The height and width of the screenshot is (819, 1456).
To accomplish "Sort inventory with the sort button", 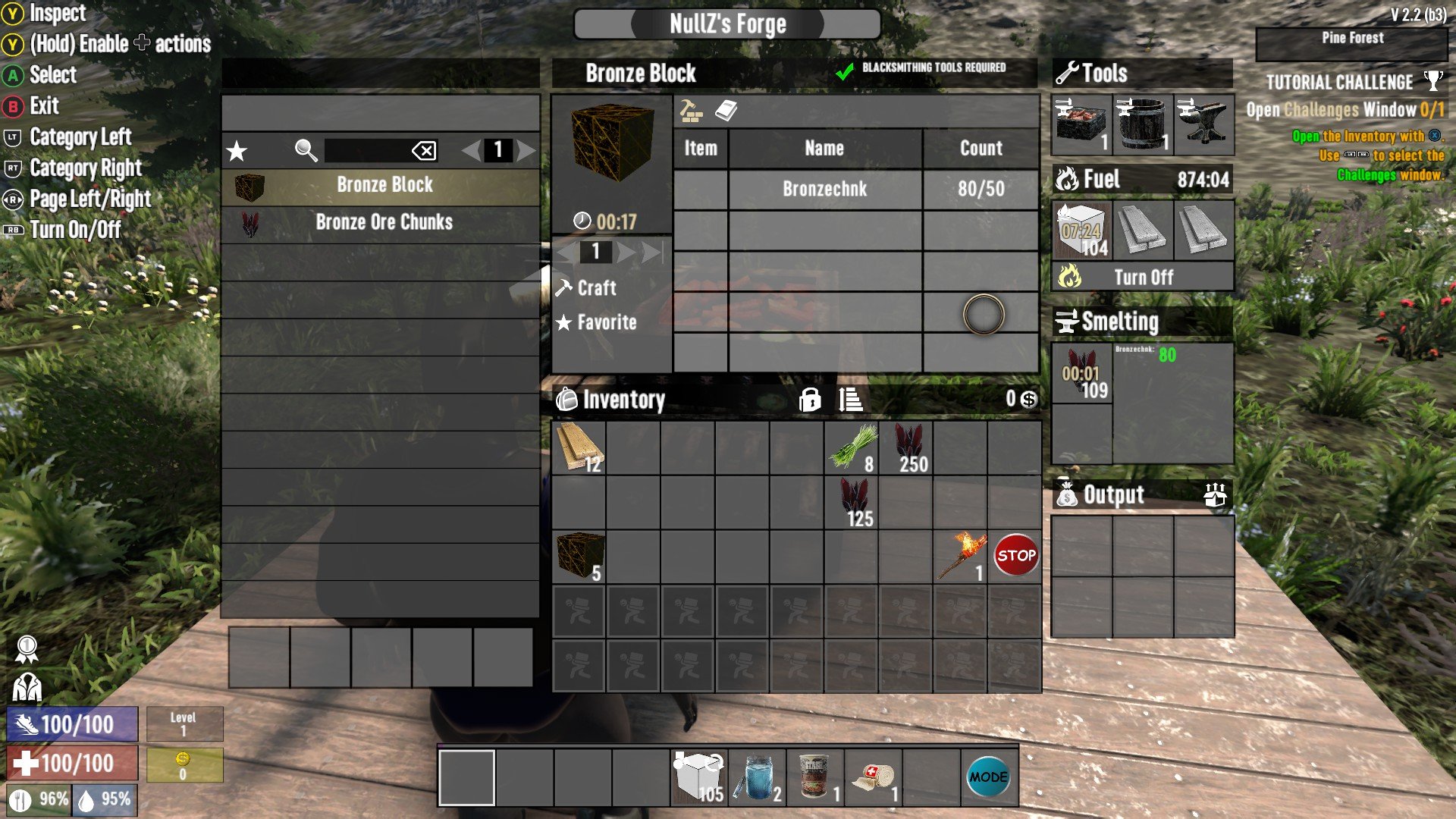I will coord(851,400).
